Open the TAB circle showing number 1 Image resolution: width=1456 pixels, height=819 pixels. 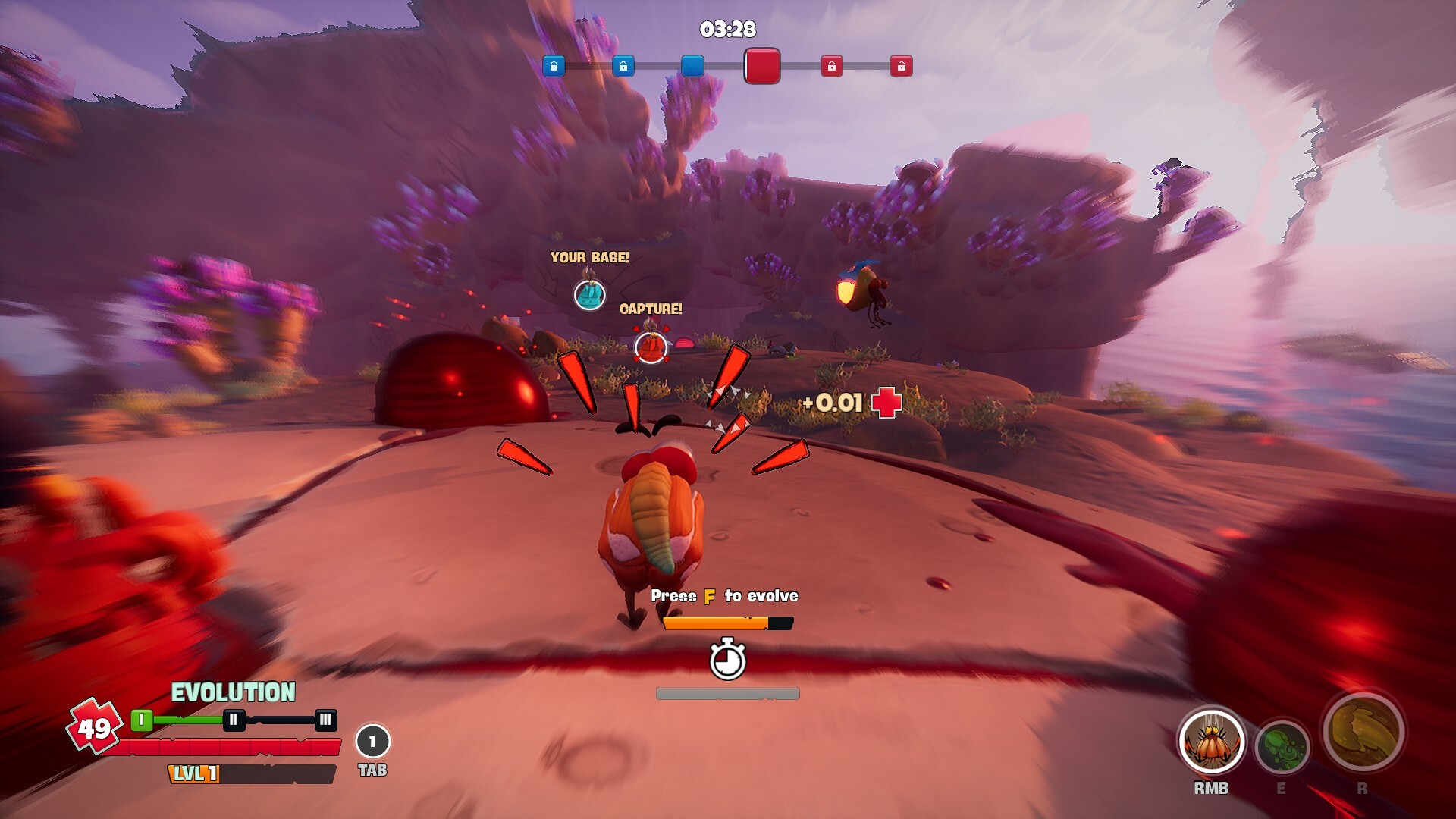click(x=372, y=742)
